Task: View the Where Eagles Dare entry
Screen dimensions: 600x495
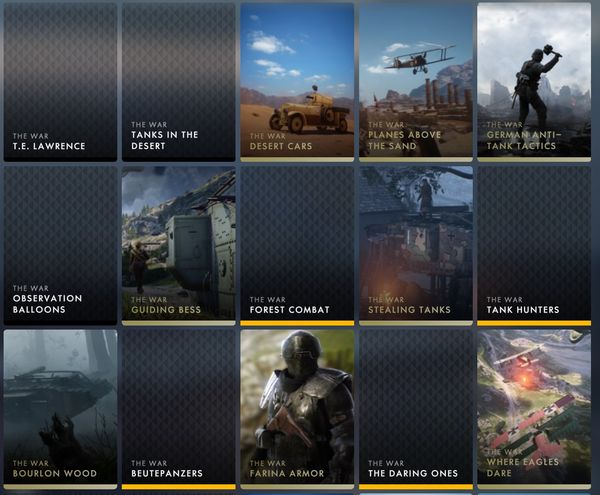Action: click(533, 408)
